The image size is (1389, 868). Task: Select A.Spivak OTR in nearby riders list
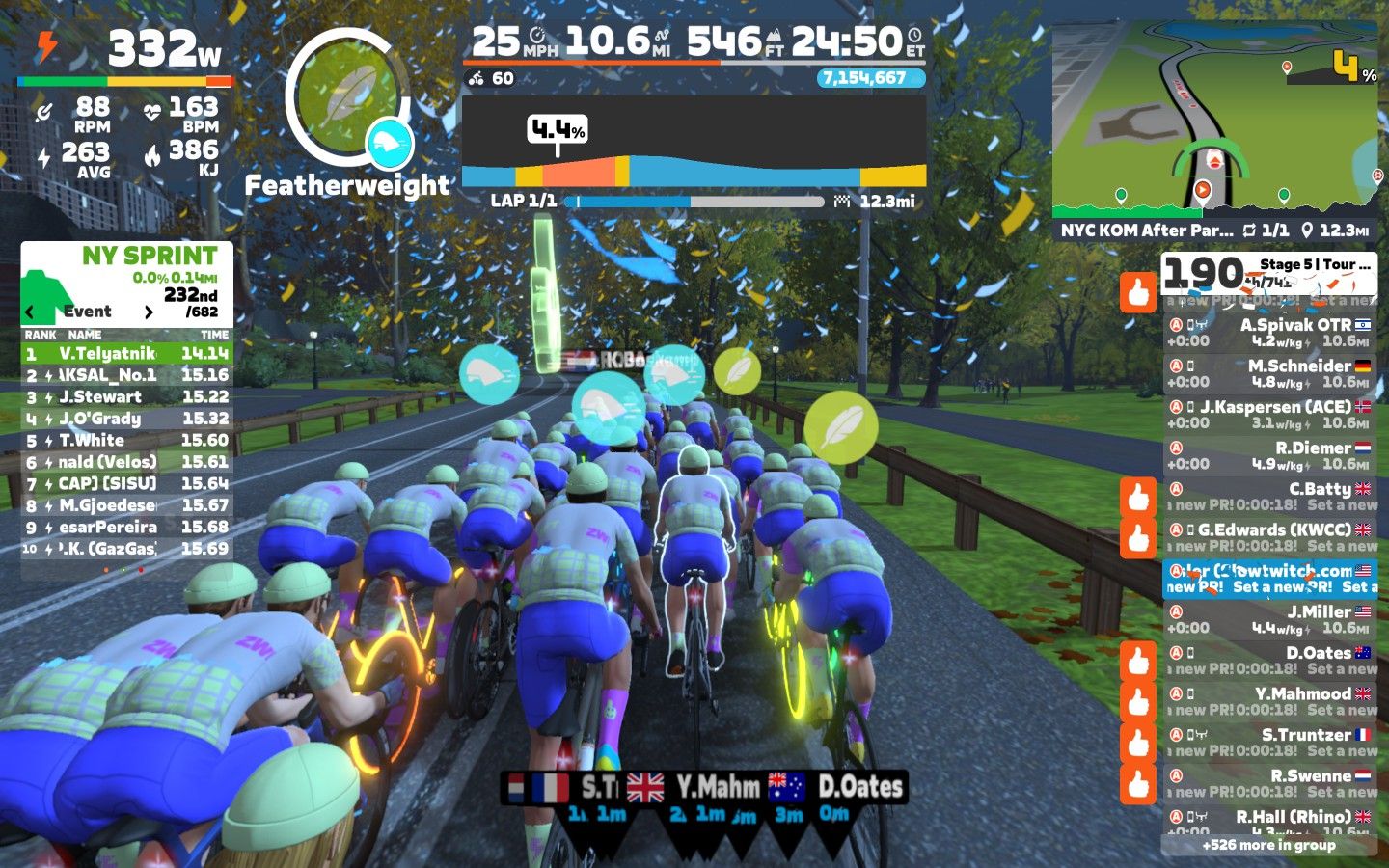[1268, 333]
